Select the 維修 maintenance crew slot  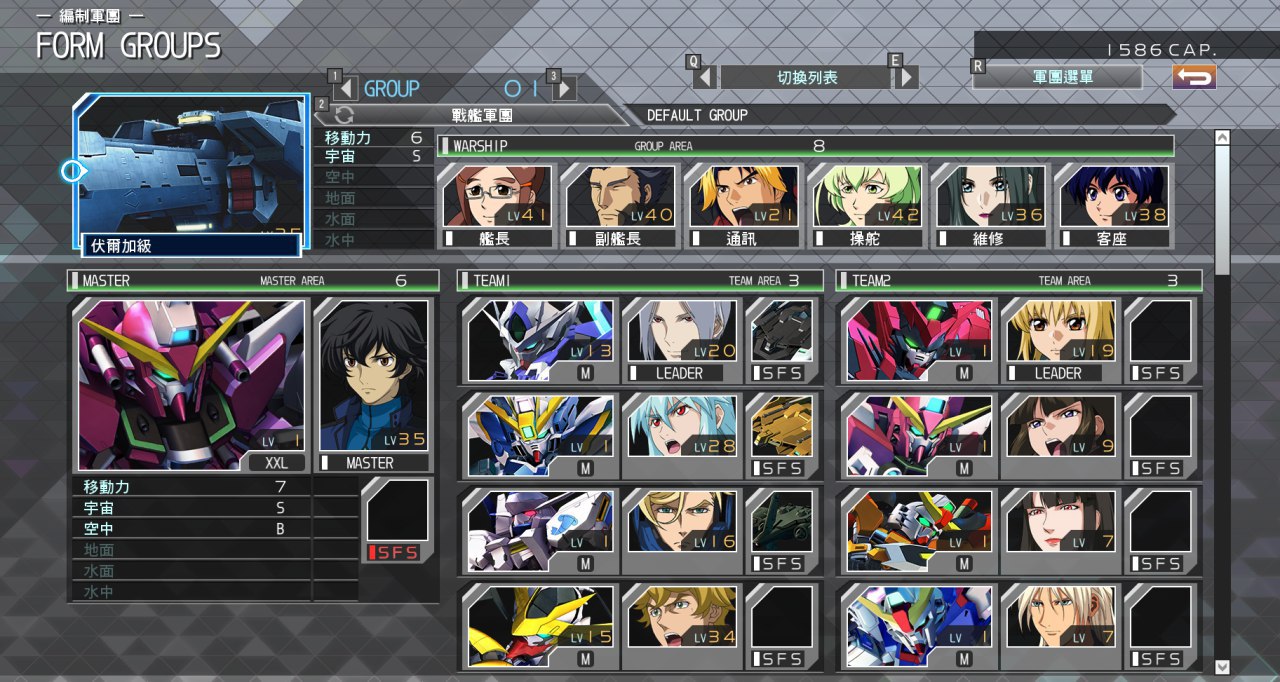[x=990, y=205]
